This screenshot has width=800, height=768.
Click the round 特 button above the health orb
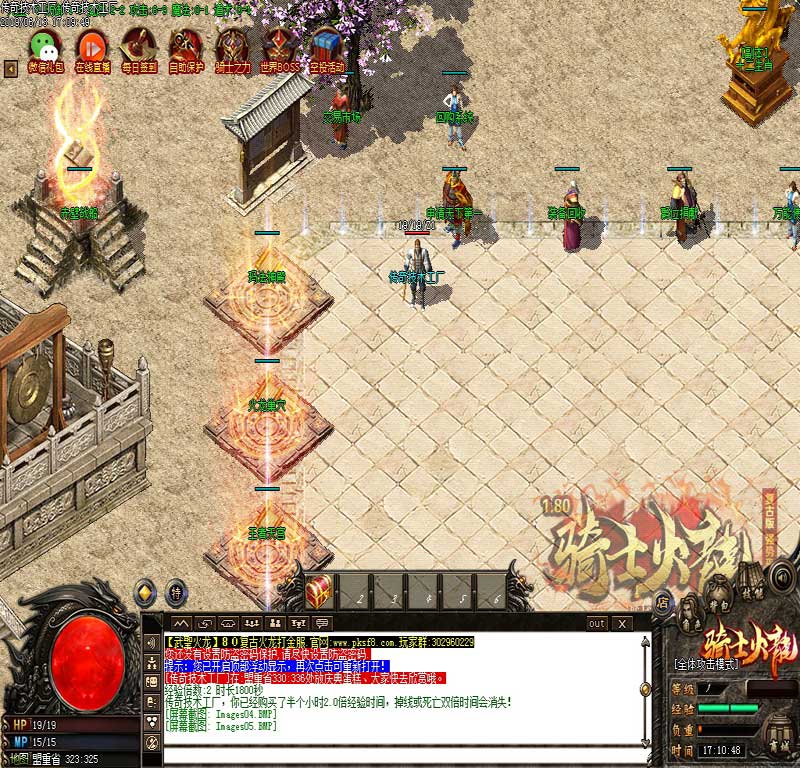click(176, 592)
